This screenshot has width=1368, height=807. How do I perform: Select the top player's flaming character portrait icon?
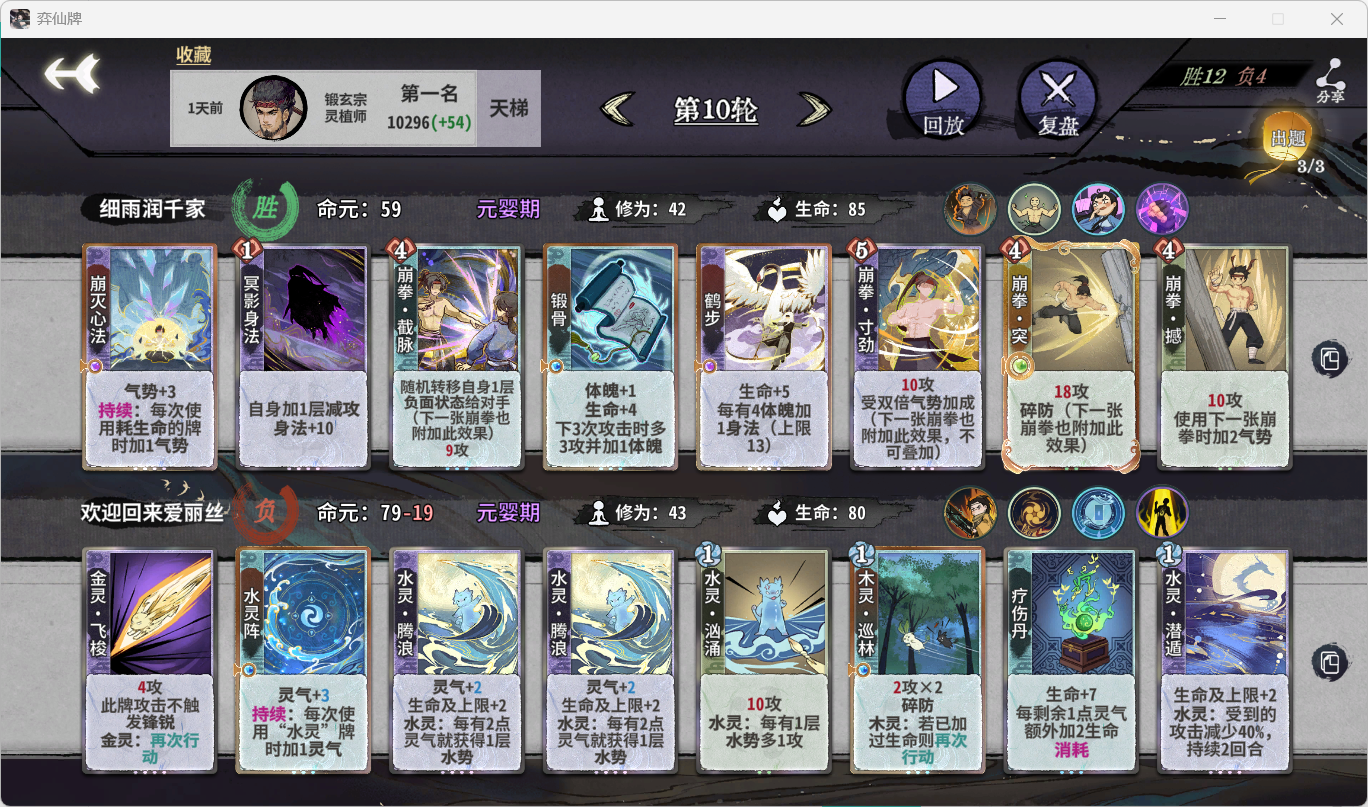[969, 209]
